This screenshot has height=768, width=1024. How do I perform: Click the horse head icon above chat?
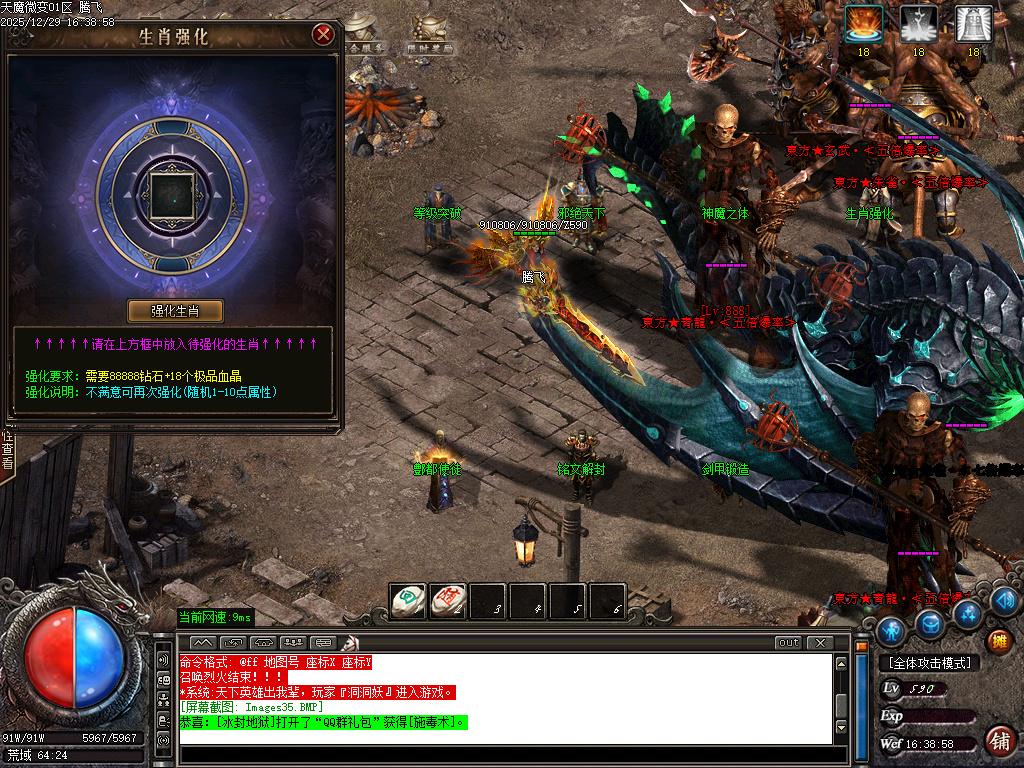[x=351, y=642]
